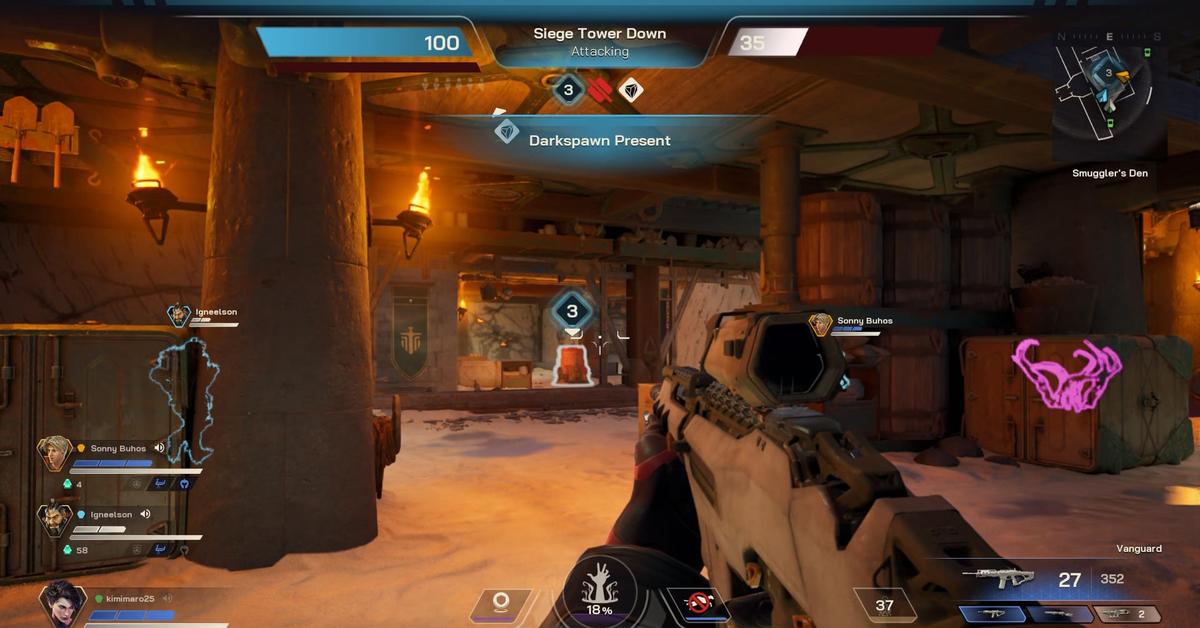Screen dimensions: 1200x628
Task: Toggle Sonny Buhos's voice speaker icon
Action: pyautogui.click(x=159, y=448)
